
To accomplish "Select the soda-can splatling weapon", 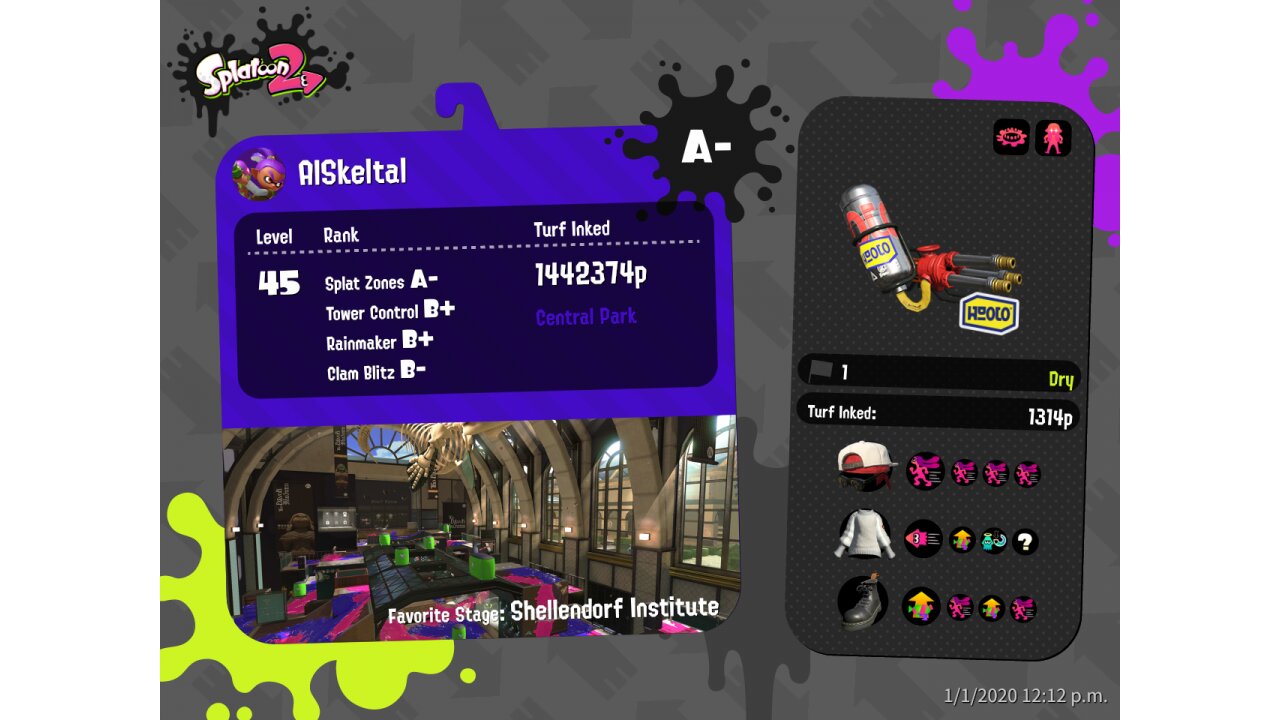I will (x=920, y=247).
